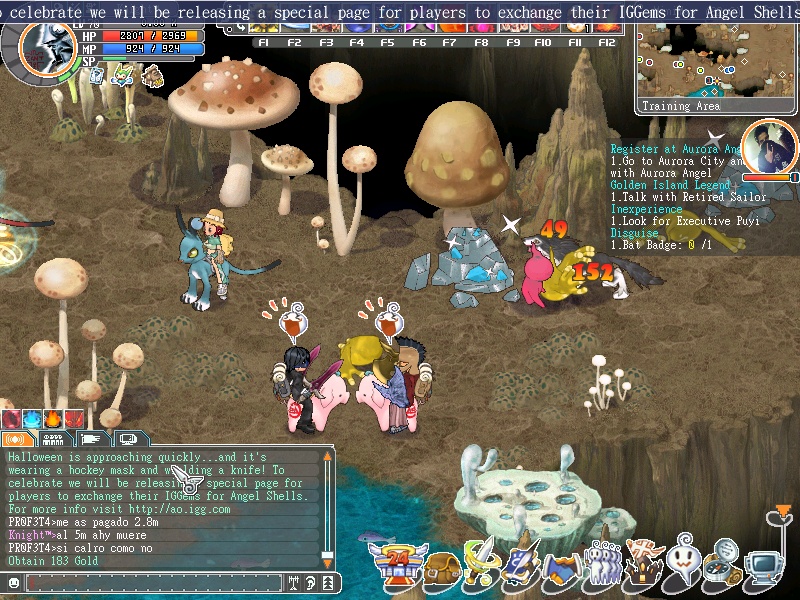Open the dark castle guild icon
This screenshot has width=800, height=600.
(643, 563)
